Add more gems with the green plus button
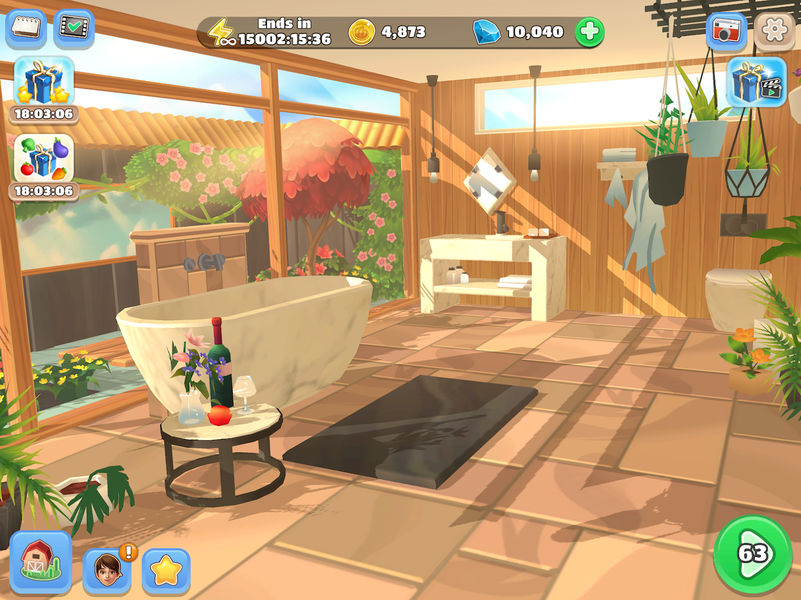 (x=590, y=32)
